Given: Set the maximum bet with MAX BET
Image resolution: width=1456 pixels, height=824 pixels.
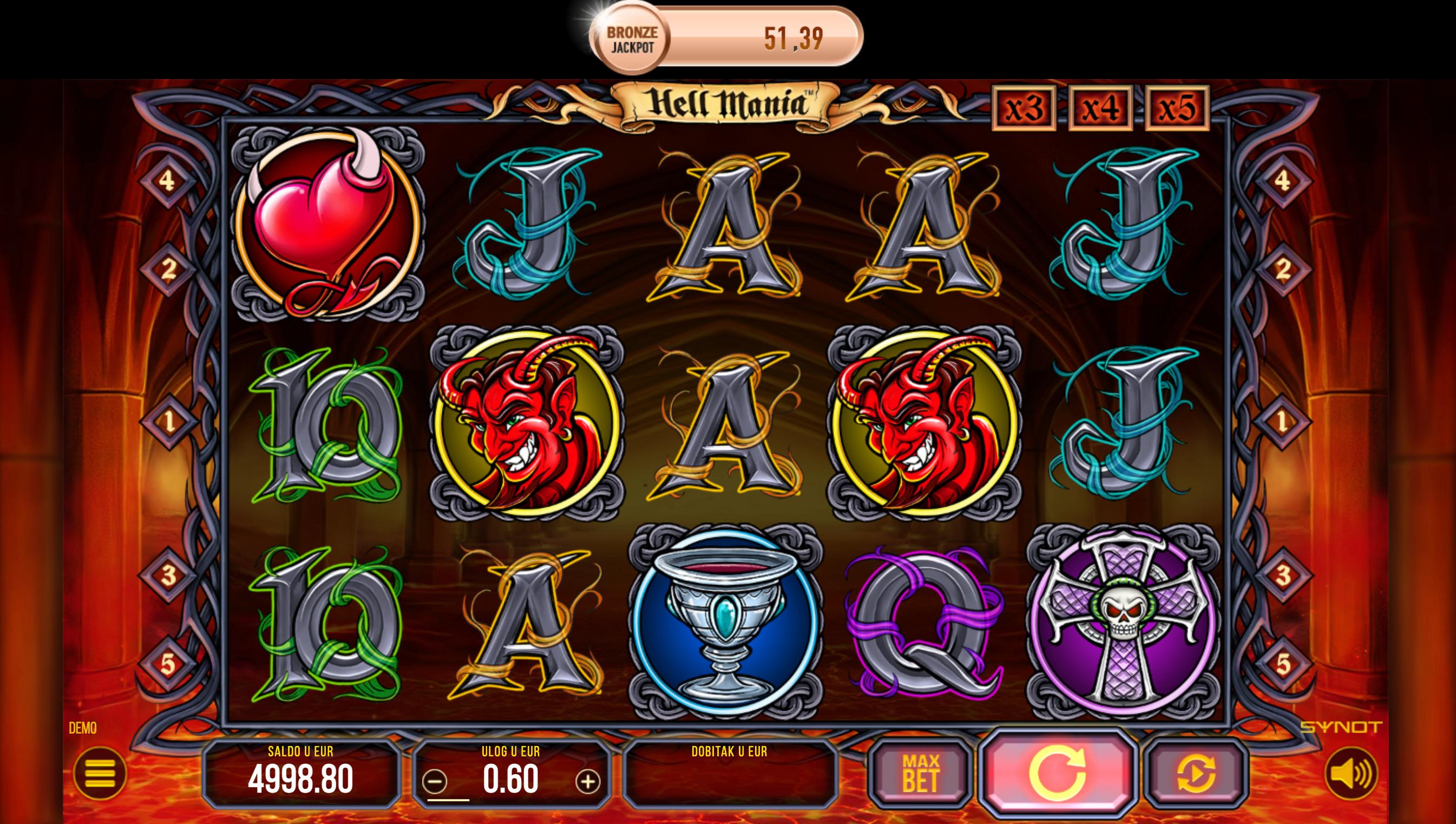Looking at the screenshot, I should click(x=921, y=774).
